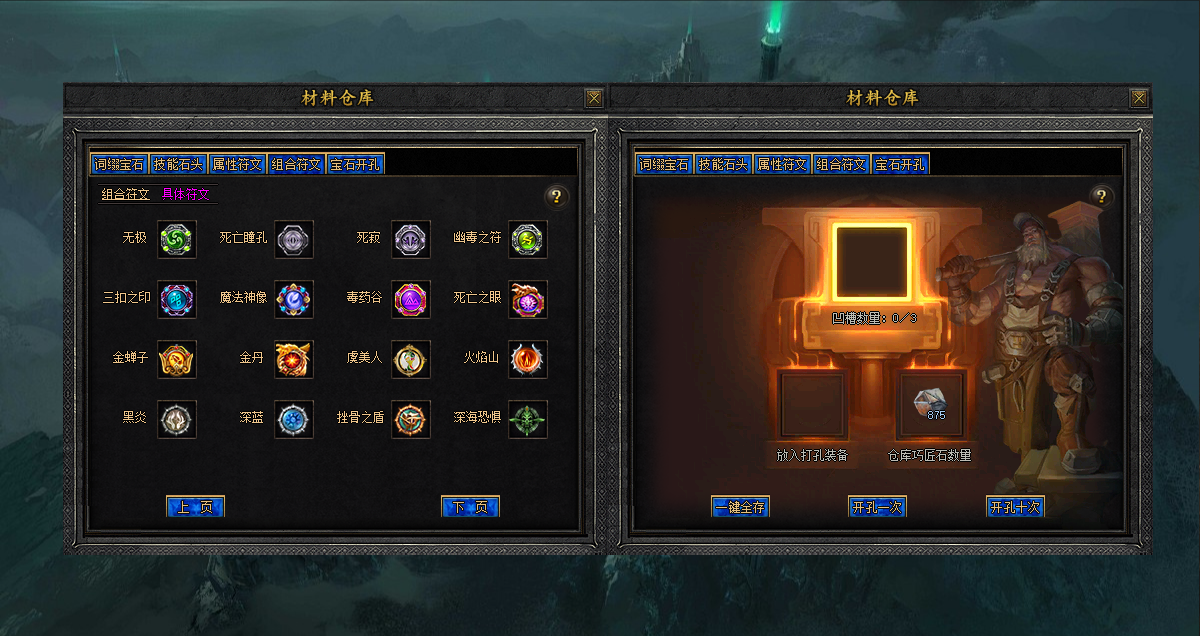Screen dimensions: 1200x636
Task: Click the 一键全存 store-all button
Action: pos(740,507)
